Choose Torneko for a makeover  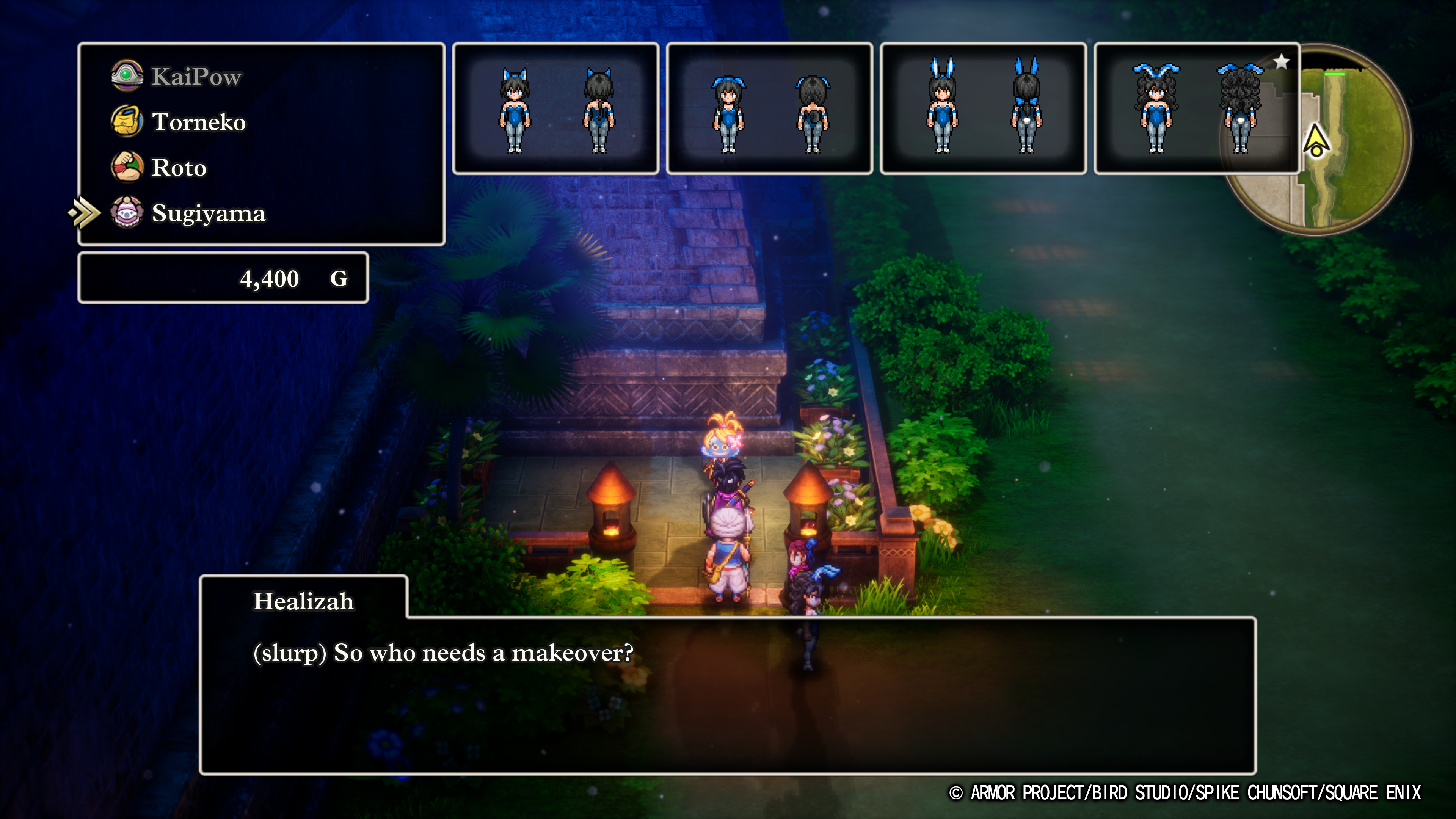click(198, 122)
